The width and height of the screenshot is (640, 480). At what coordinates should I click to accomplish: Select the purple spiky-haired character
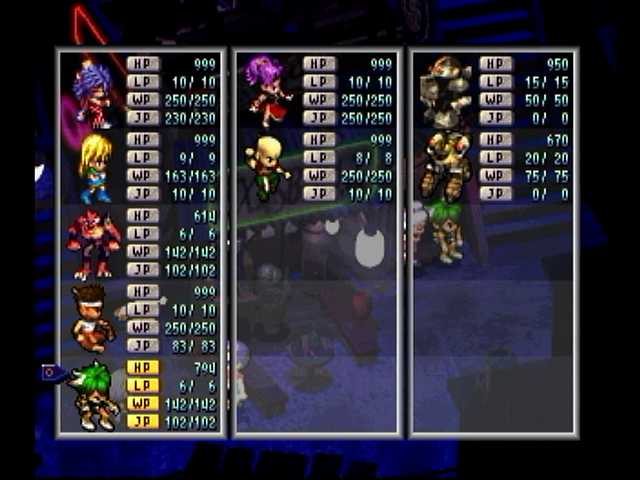(x=93, y=93)
